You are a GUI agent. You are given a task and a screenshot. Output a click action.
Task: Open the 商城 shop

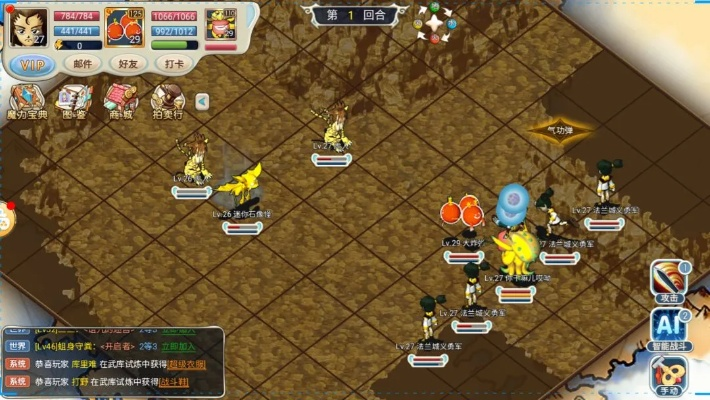[x=120, y=101]
